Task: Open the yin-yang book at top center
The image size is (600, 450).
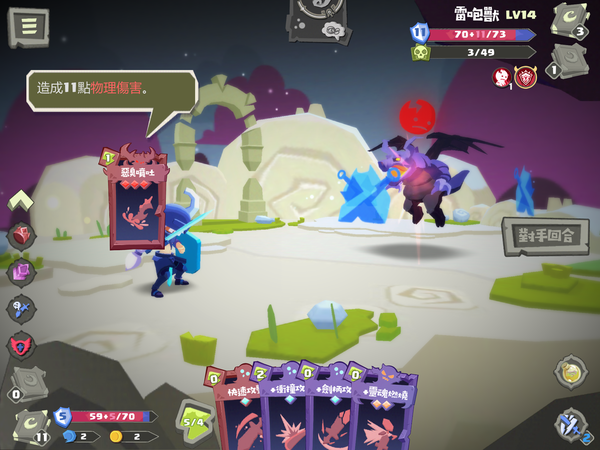Action: point(319,20)
